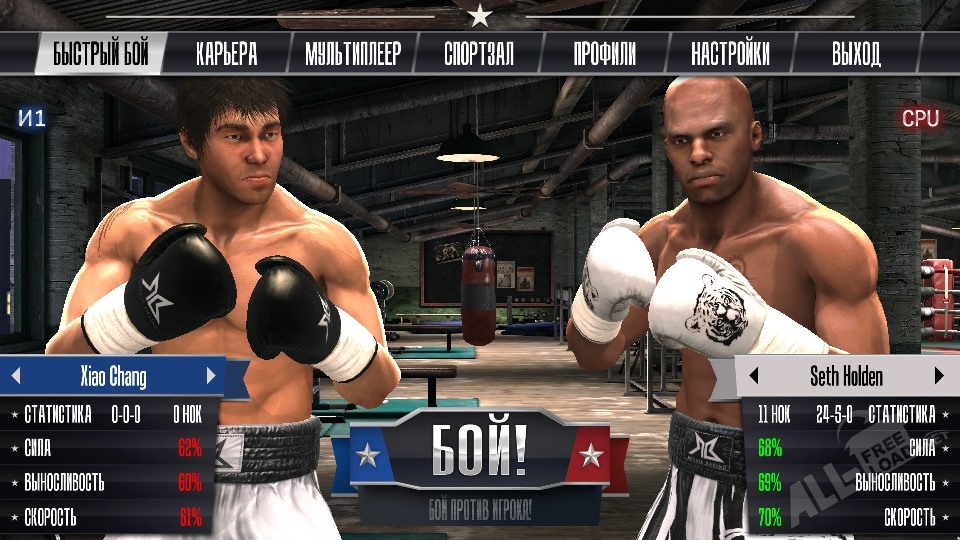Toggle the CPU opponent badge
Viewport: 960px width, 540px height.
click(920, 119)
